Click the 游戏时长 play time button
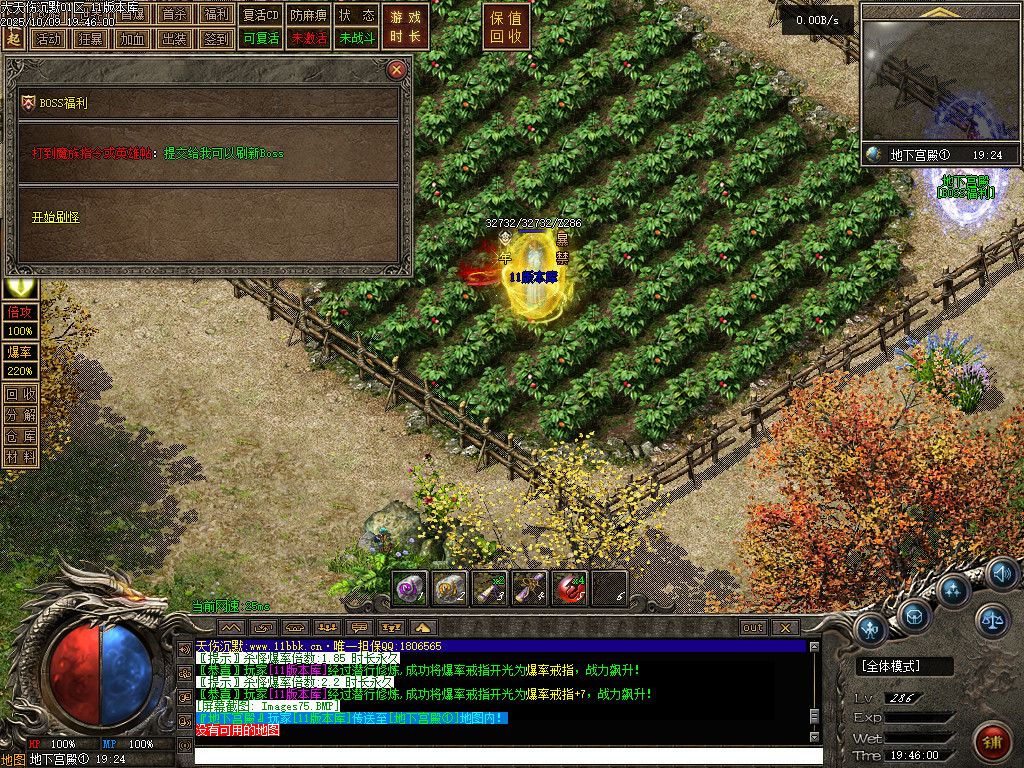Image resolution: width=1024 pixels, height=768 pixels. (406, 27)
